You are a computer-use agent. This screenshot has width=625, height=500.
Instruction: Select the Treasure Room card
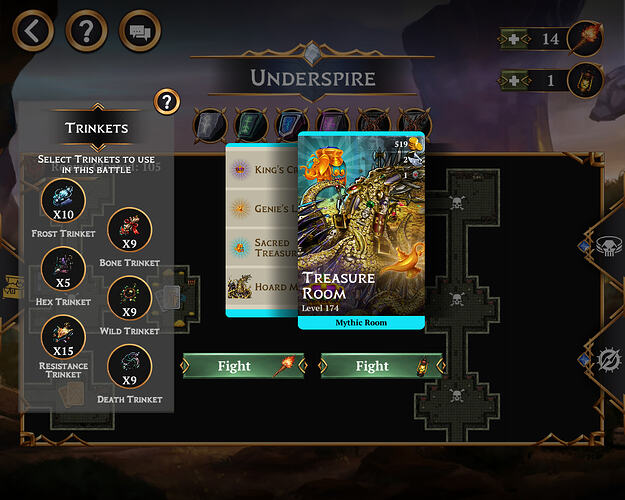(x=362, y=230)
